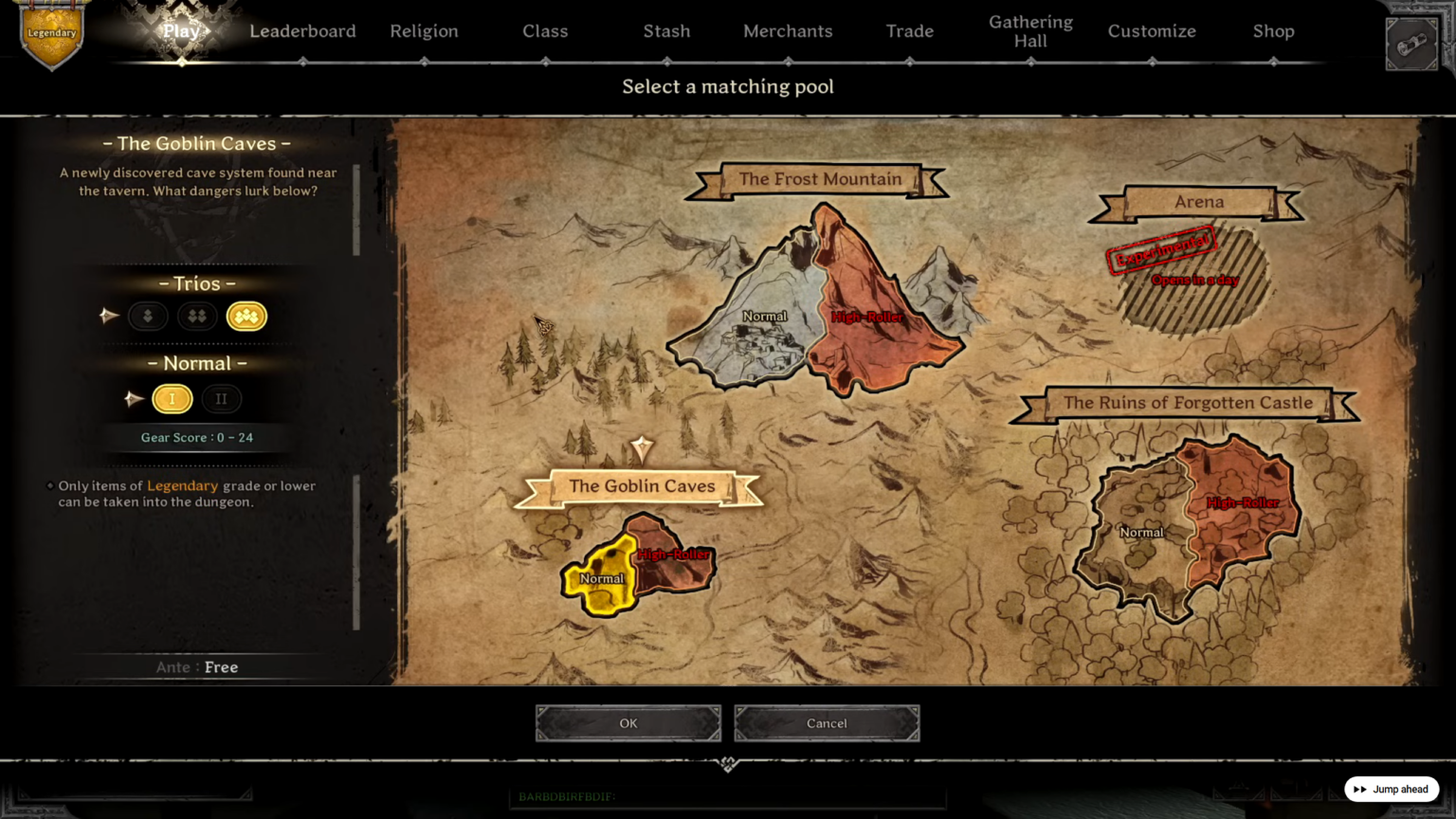Viewport: 1456px width, 819px height.
Task: Select the Normal zone of the Forgotten Castle ruins
Action: coord(1140,532)
